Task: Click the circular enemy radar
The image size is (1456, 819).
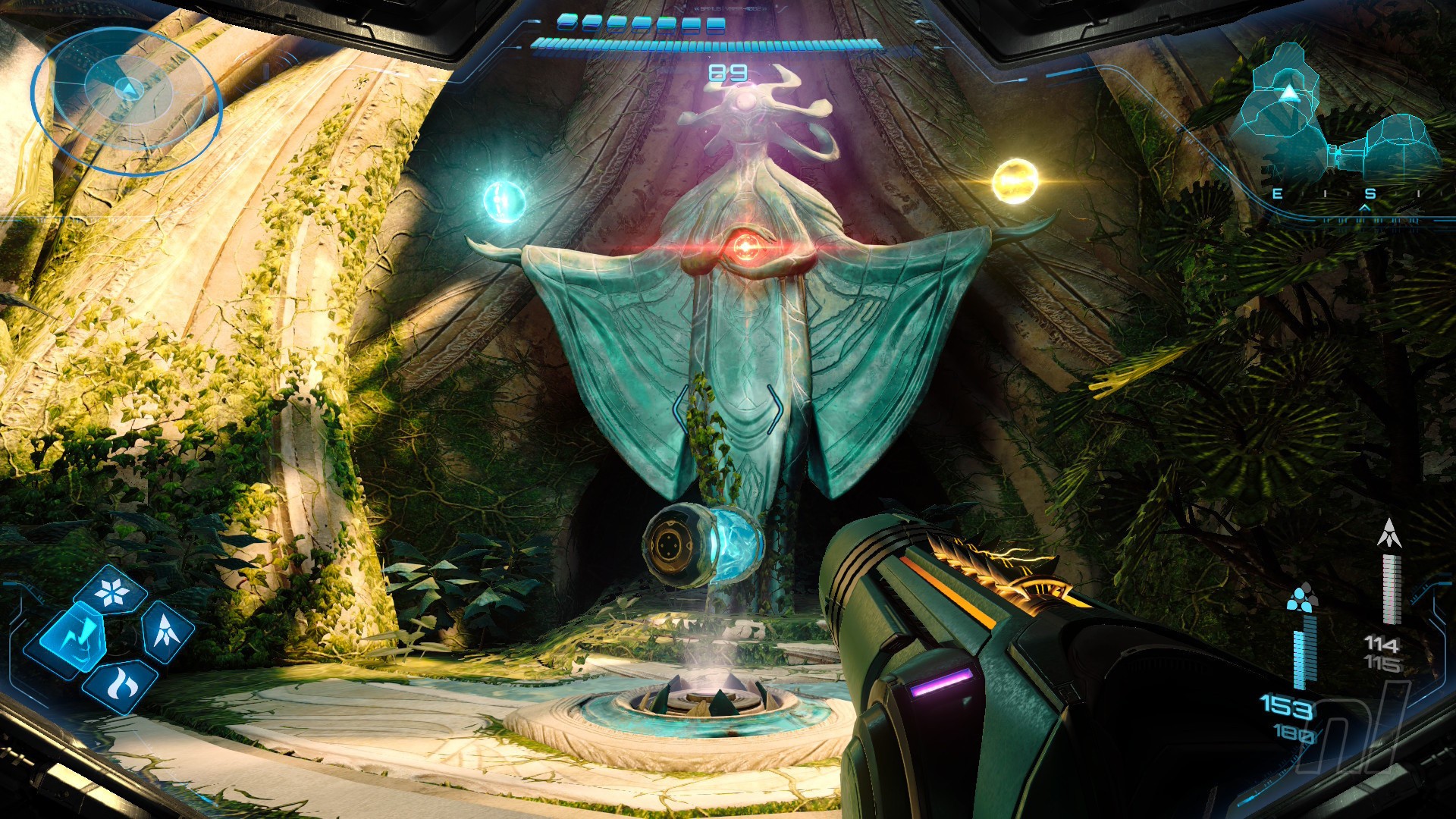Action: tap(127, 100)
